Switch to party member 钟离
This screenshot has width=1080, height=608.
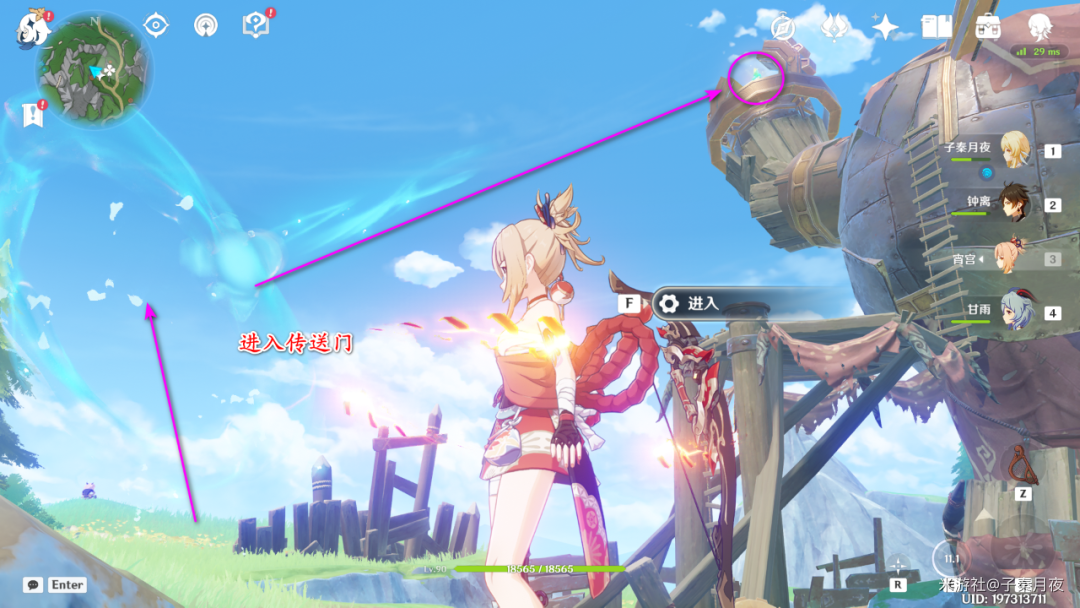[x=1016, y=204]
